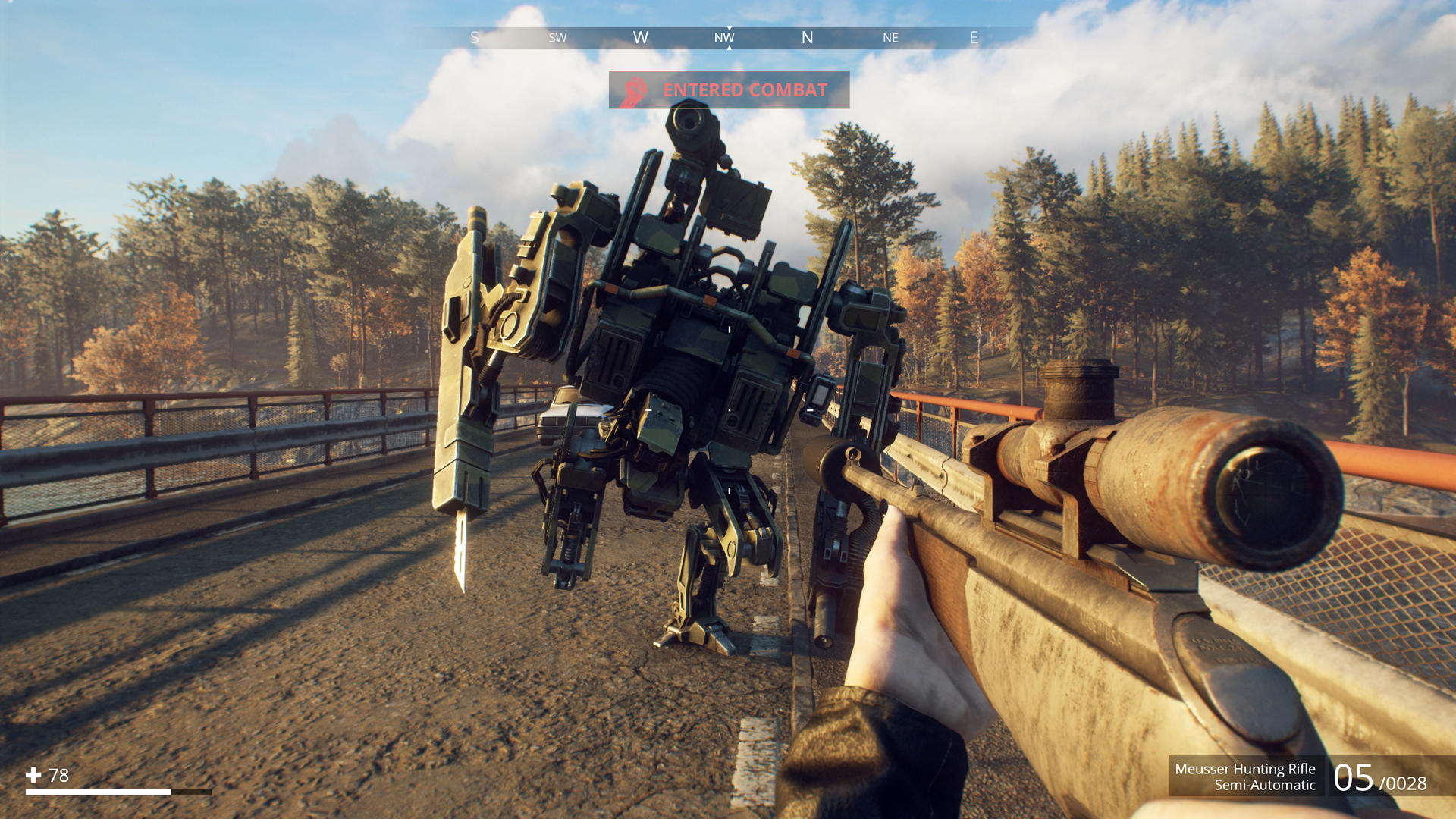Viewport: 1456px width, 819px height.
Task: Select the Meusser Hunting Rifle weapon label
Action: [1244, 769]
